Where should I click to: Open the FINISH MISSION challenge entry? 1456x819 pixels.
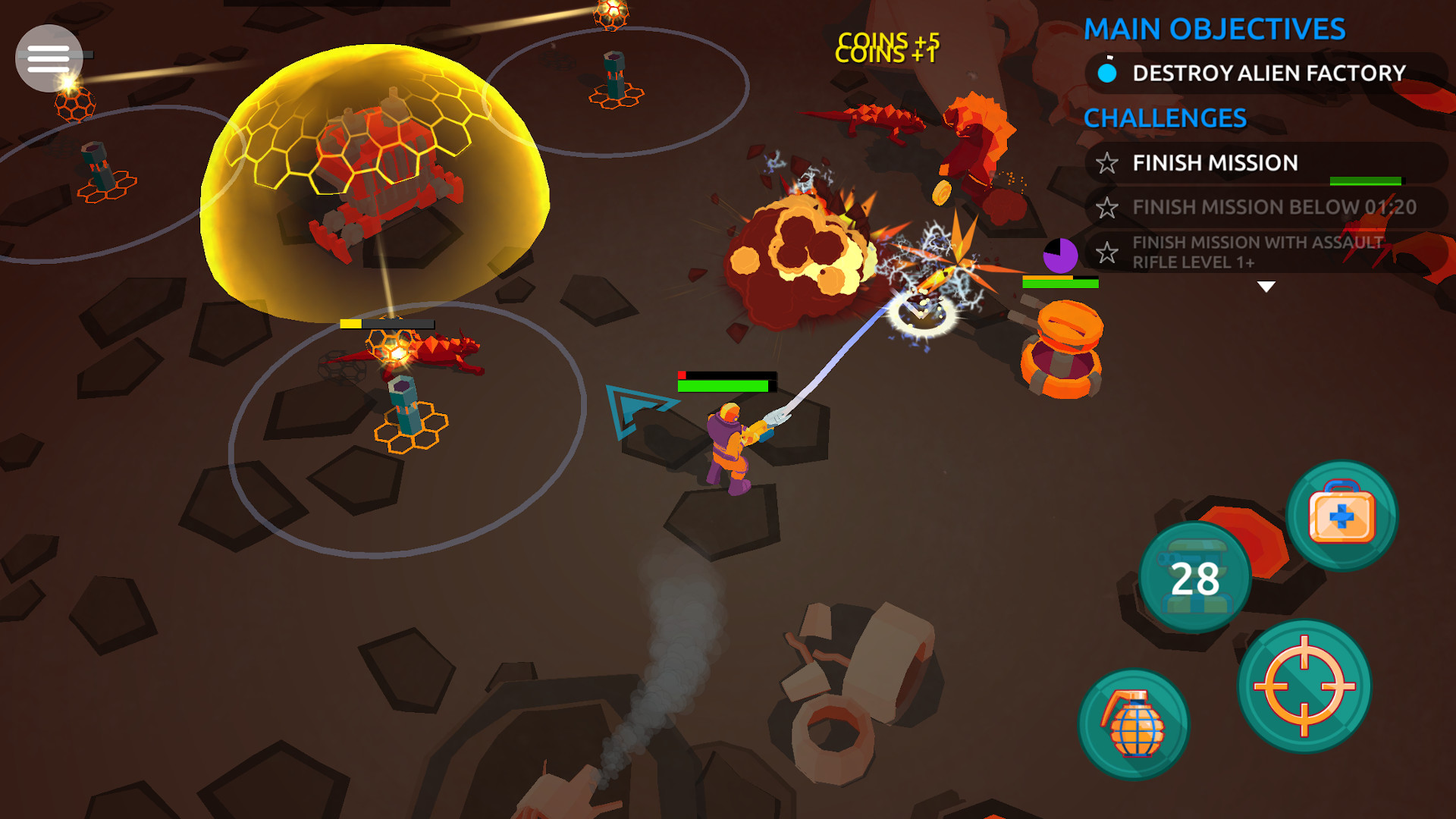pyautogui.click(x=1214, y=162)
